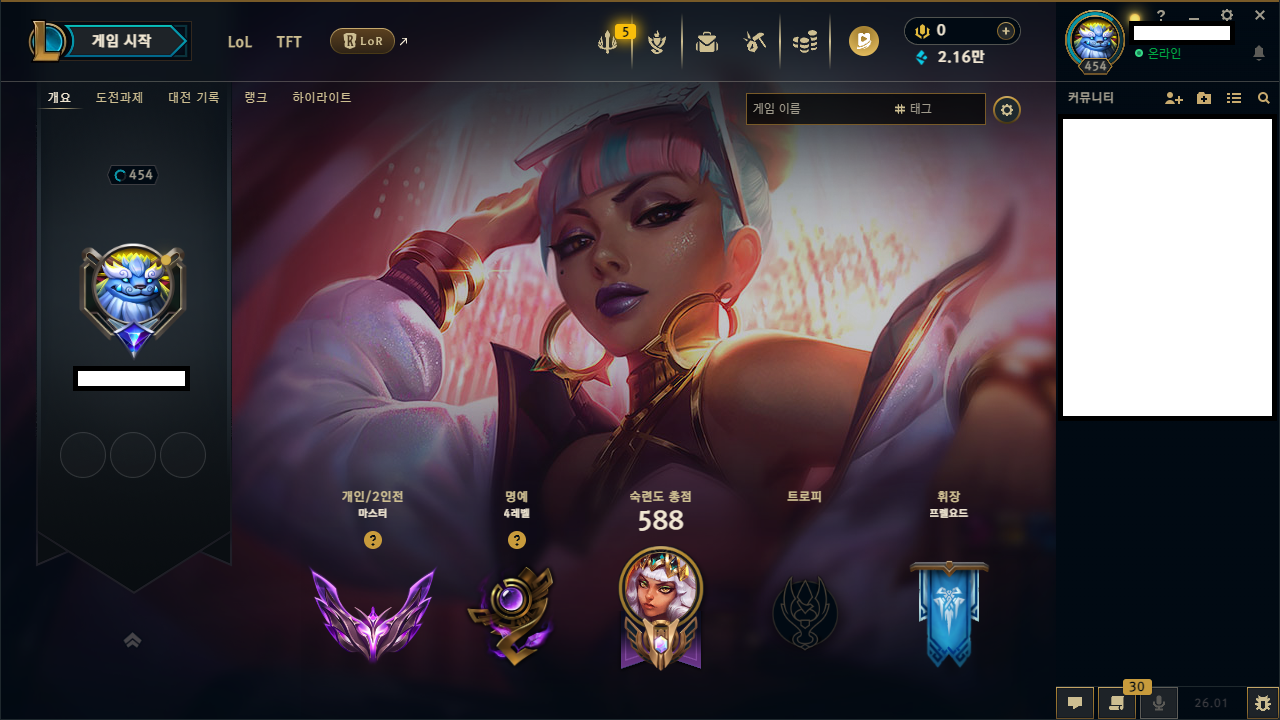Open the backpack collection icon
The height and width of the screenshot is (720, 1280).
click(x=707, y=42)
